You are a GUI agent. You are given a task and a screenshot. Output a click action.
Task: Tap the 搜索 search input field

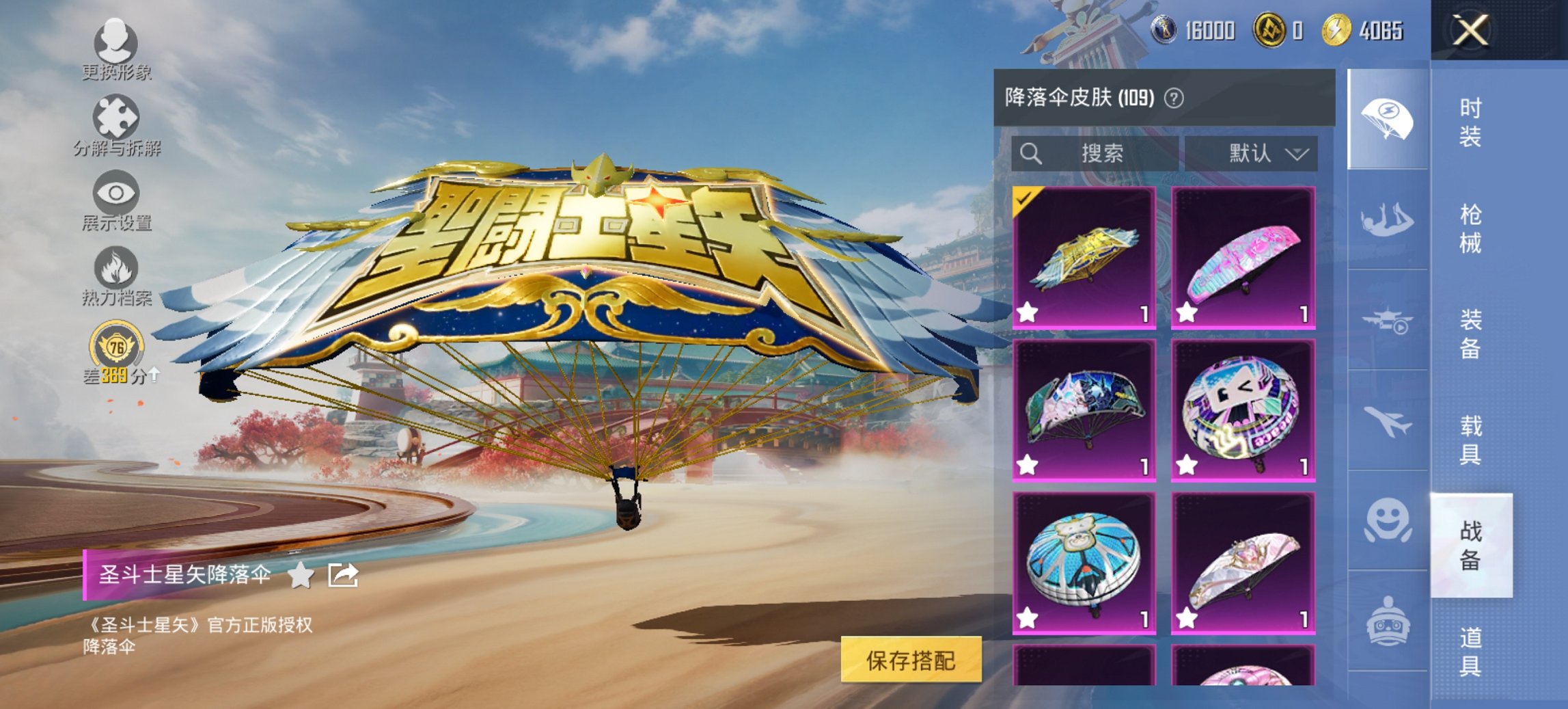click(1093, 153)
